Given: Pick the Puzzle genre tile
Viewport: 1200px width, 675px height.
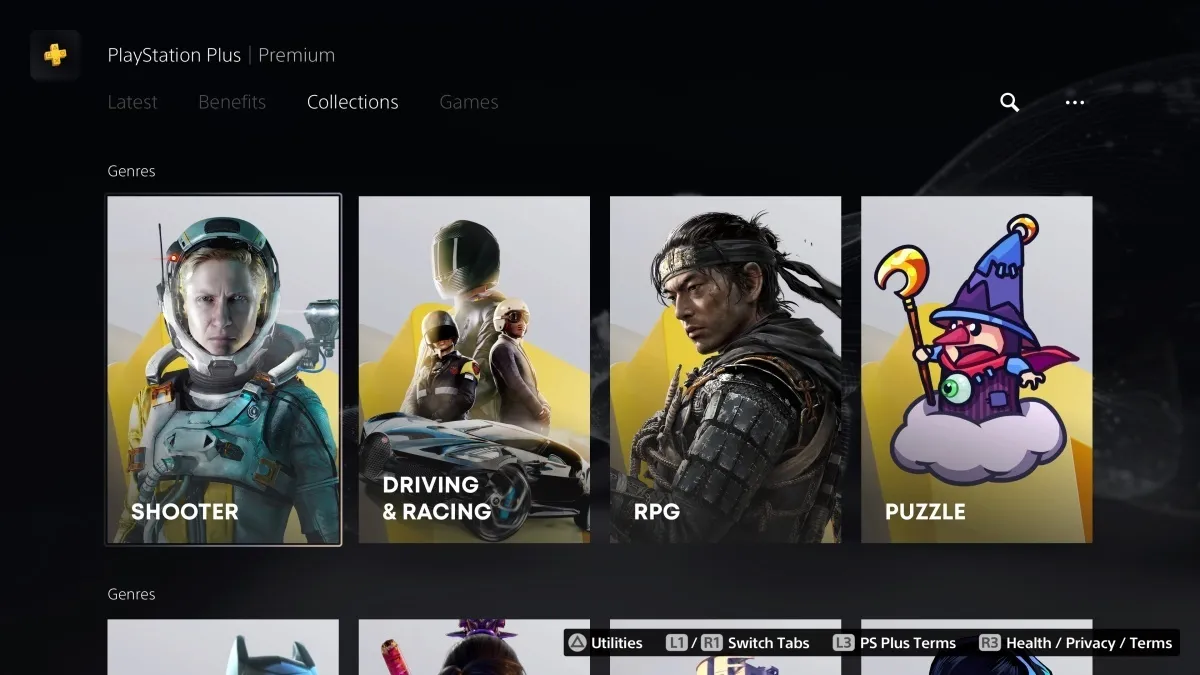Looking at the screenshot, I should pos(976,370).
